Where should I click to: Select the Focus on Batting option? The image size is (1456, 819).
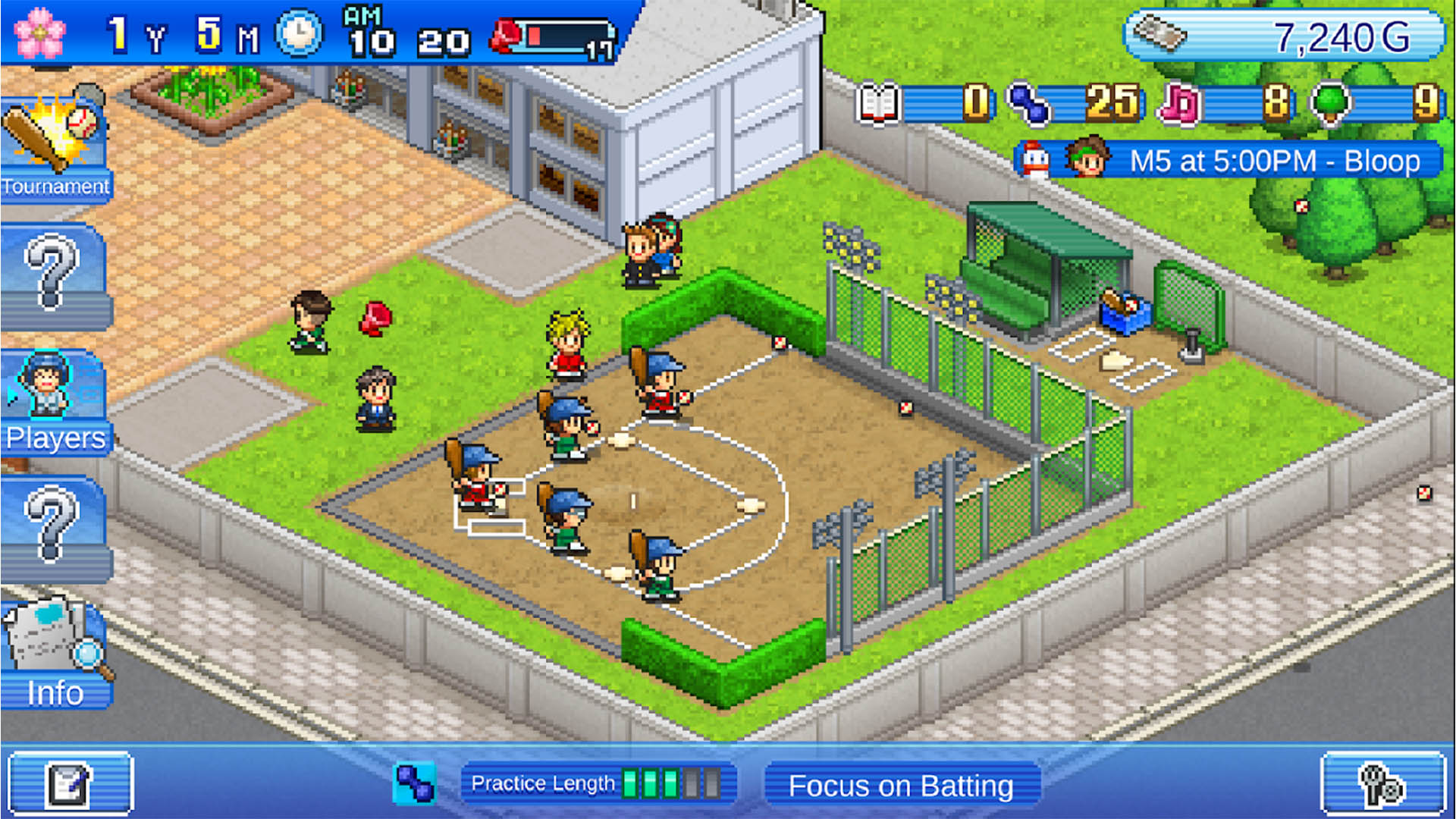point(901,786)
